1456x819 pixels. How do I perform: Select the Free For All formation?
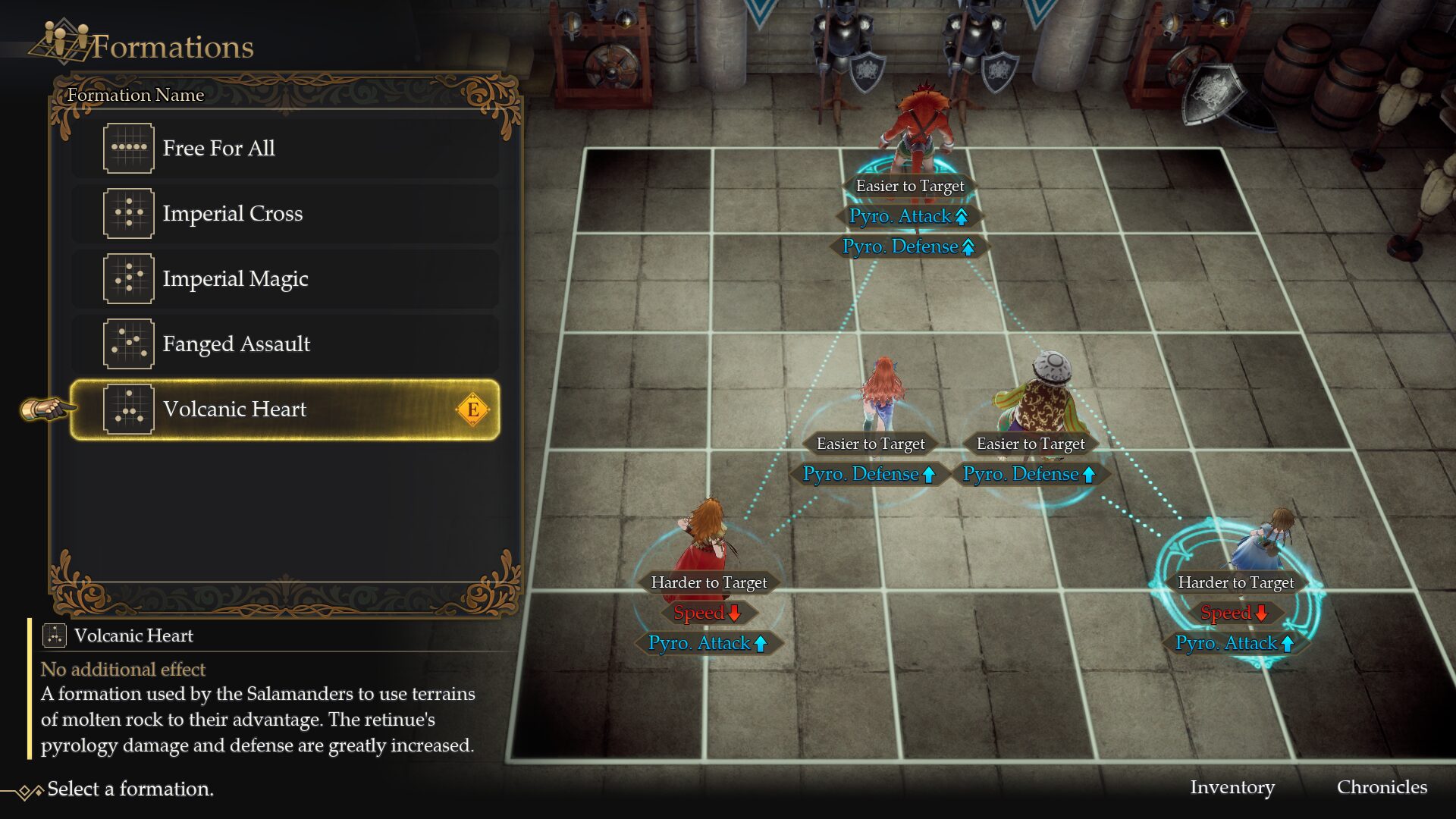[284, 149]
